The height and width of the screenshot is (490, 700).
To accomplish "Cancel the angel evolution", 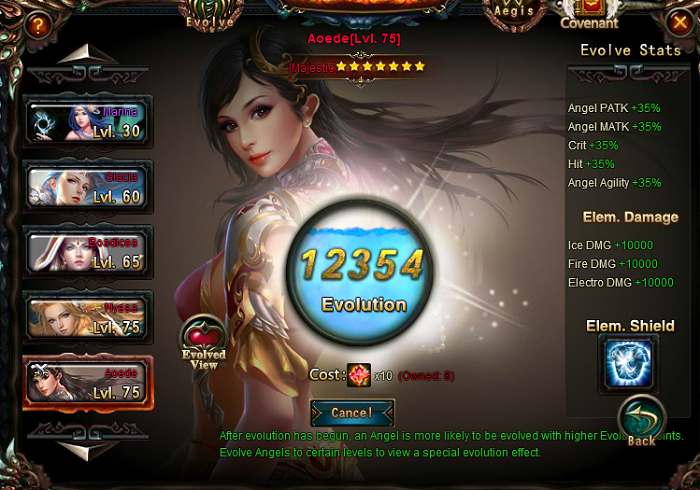I will [352, 412].
